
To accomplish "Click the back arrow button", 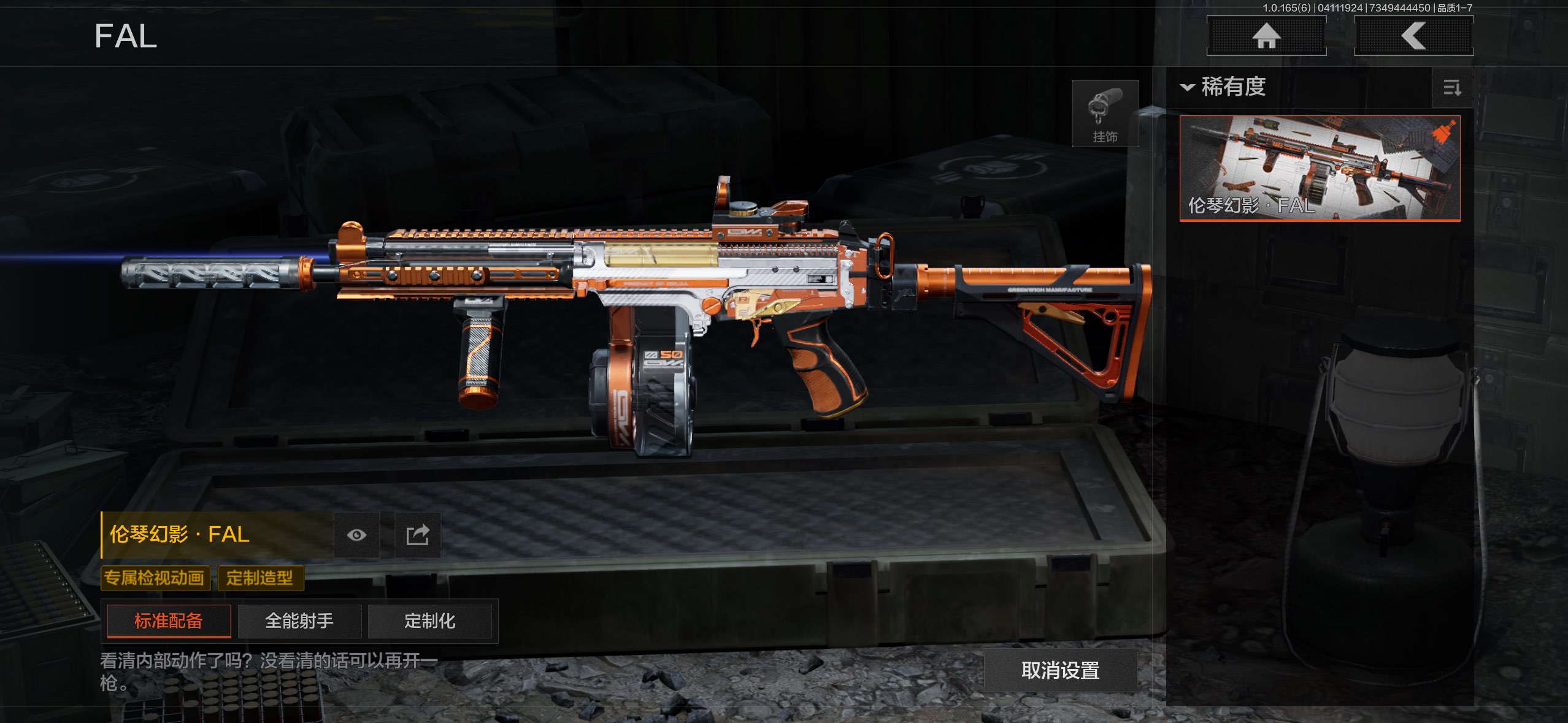I will (x=1413, y=36).
